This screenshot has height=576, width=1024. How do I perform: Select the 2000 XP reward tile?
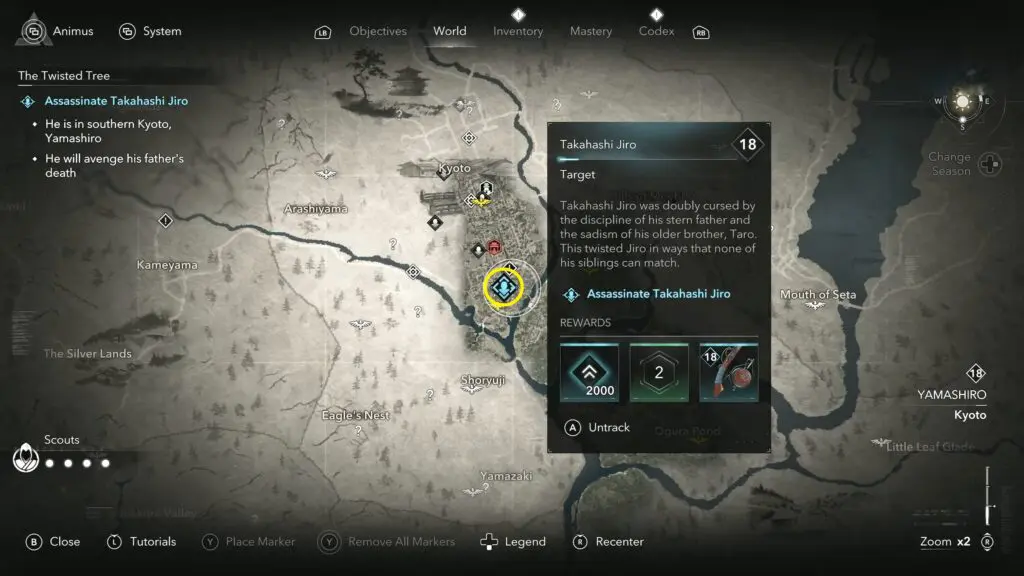click(x=589, y=372)
